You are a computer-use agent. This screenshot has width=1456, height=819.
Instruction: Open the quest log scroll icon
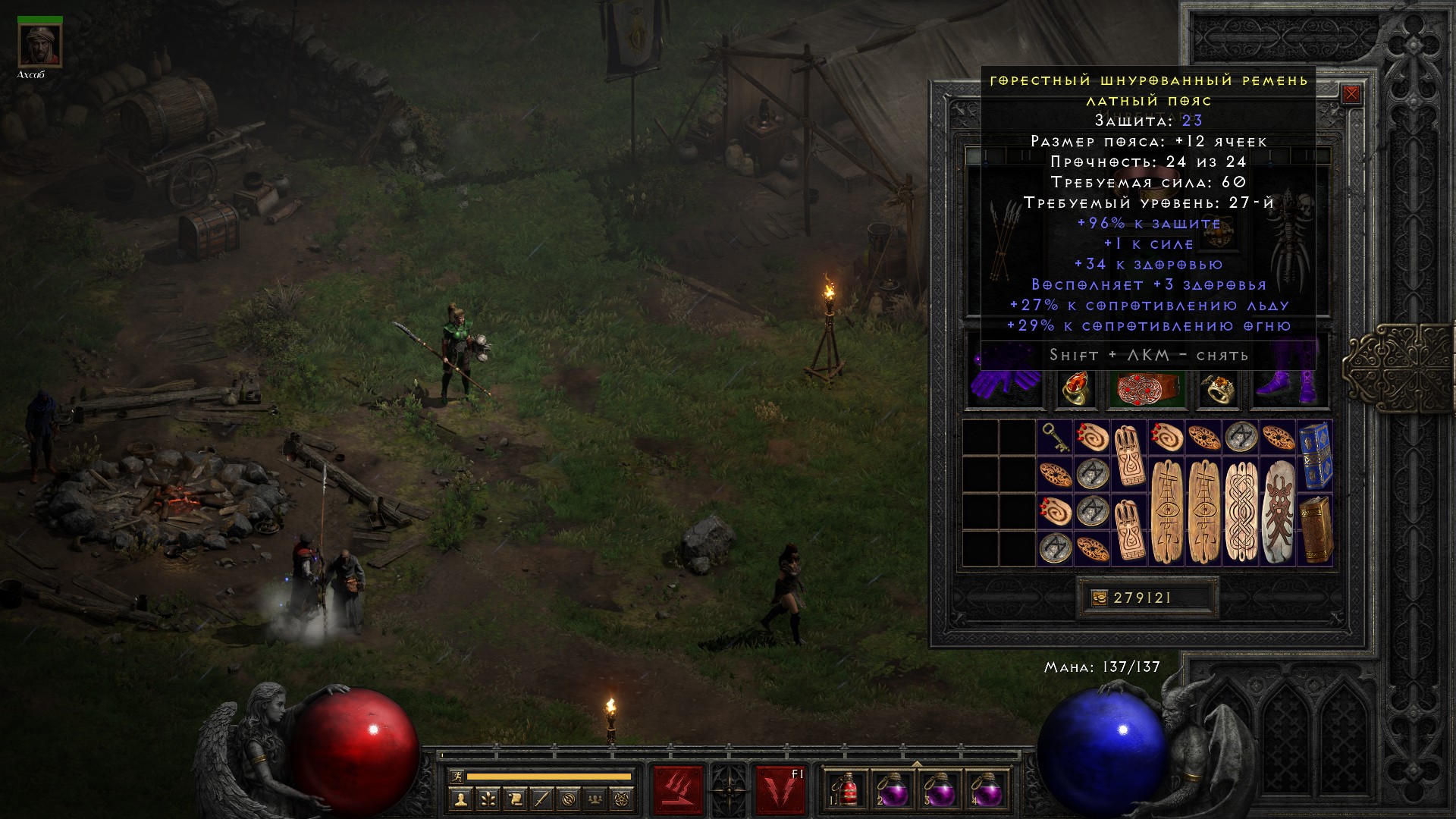(515, 799)
